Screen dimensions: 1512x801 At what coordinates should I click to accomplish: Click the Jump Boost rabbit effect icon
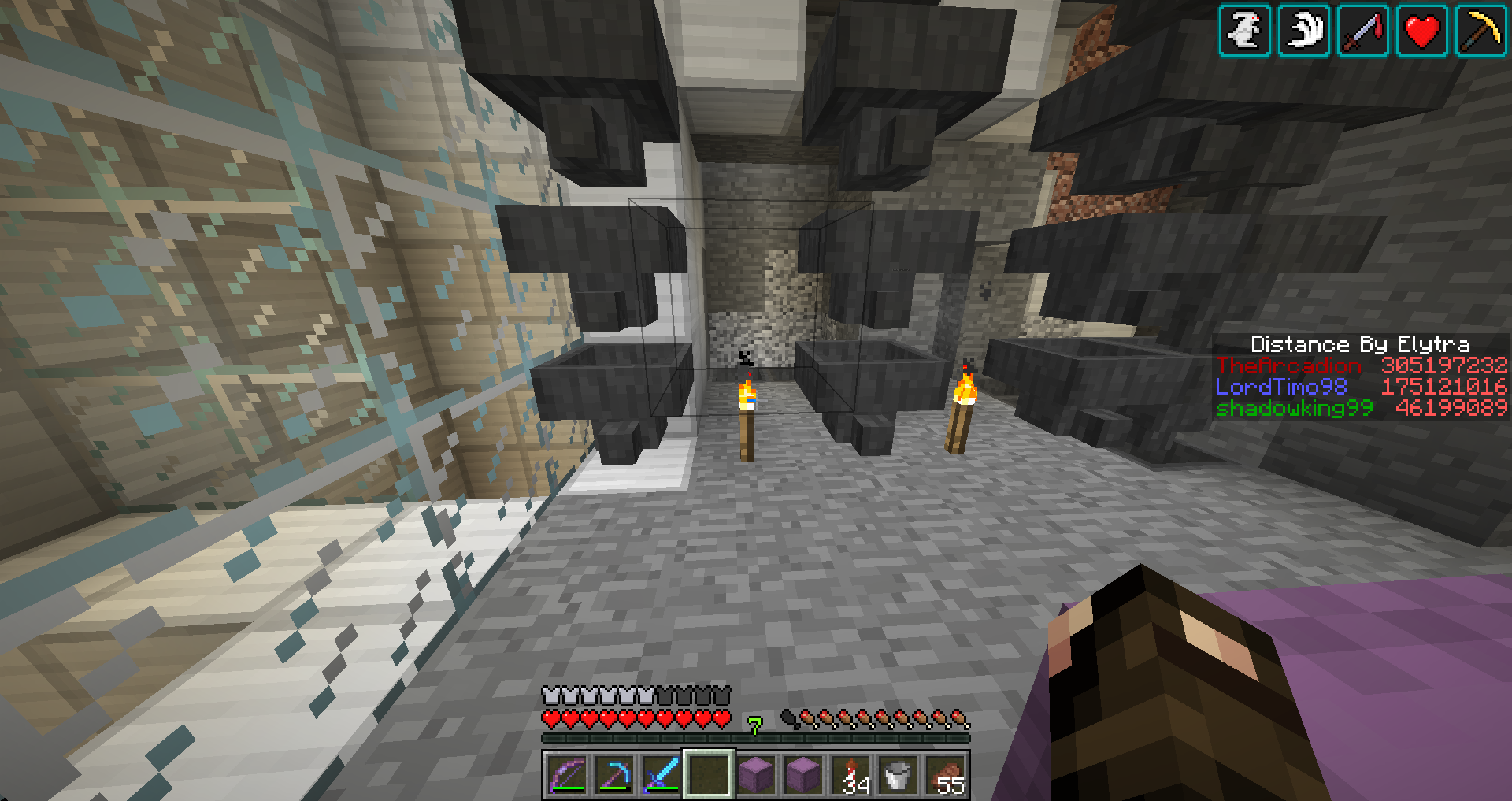tap(1244, 32)
